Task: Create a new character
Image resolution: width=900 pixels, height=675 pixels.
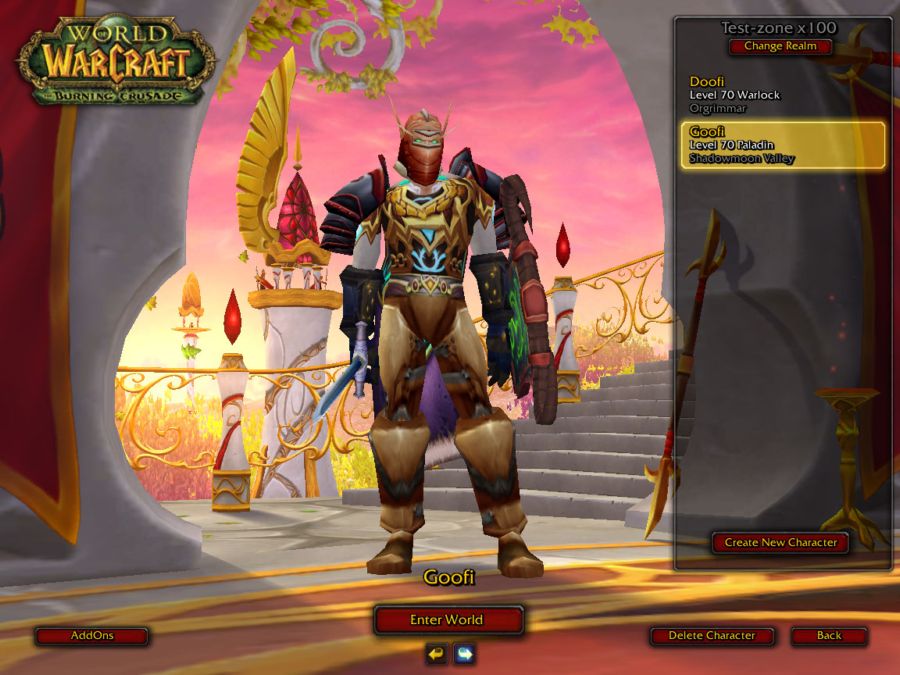Action: click(x=780, y=543)
